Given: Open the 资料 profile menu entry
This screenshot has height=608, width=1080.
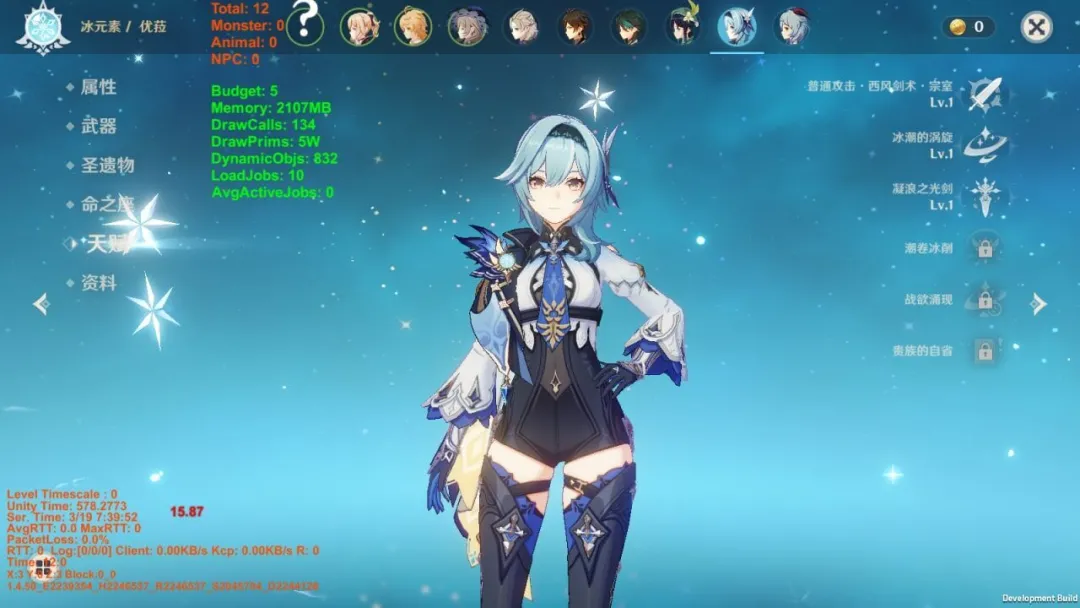Looking at the screenshot, I should click(98, 283).
